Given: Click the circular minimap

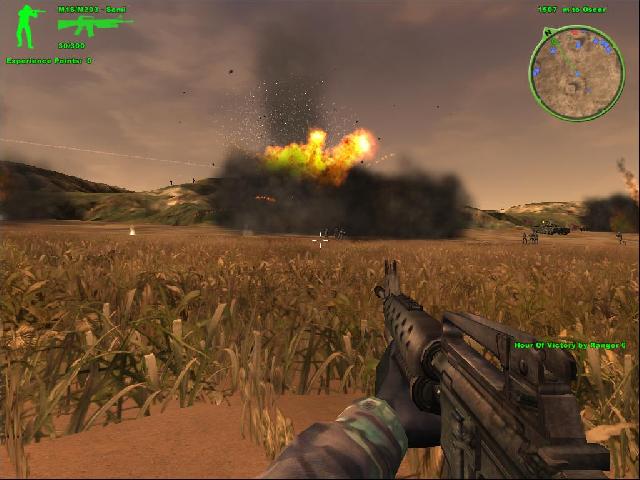Looking at the screenshot, I should coord(576,72).
